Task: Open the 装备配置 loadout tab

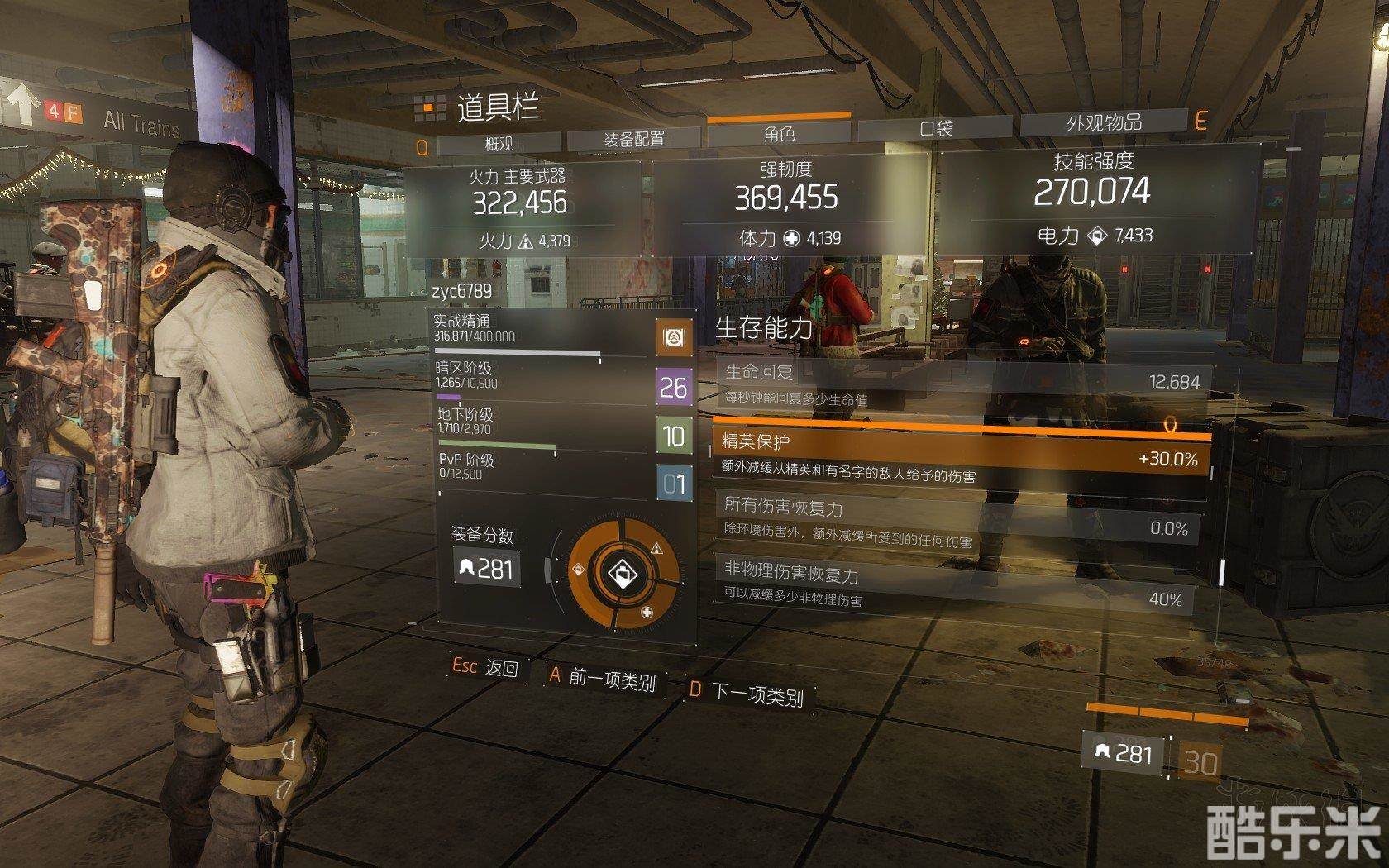Action: coord(634,140)
